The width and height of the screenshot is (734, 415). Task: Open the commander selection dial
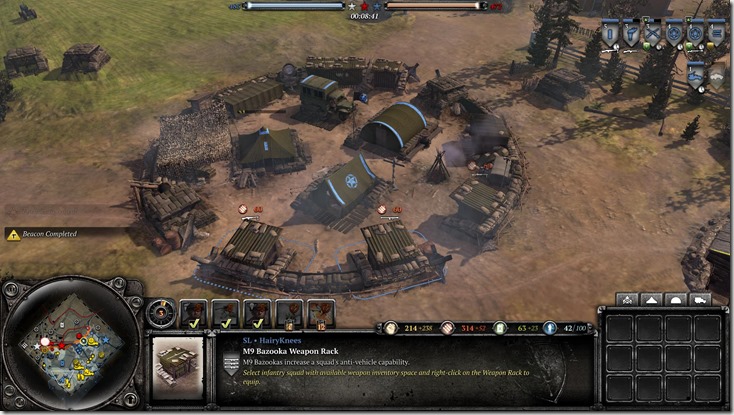tap(158, 312)
